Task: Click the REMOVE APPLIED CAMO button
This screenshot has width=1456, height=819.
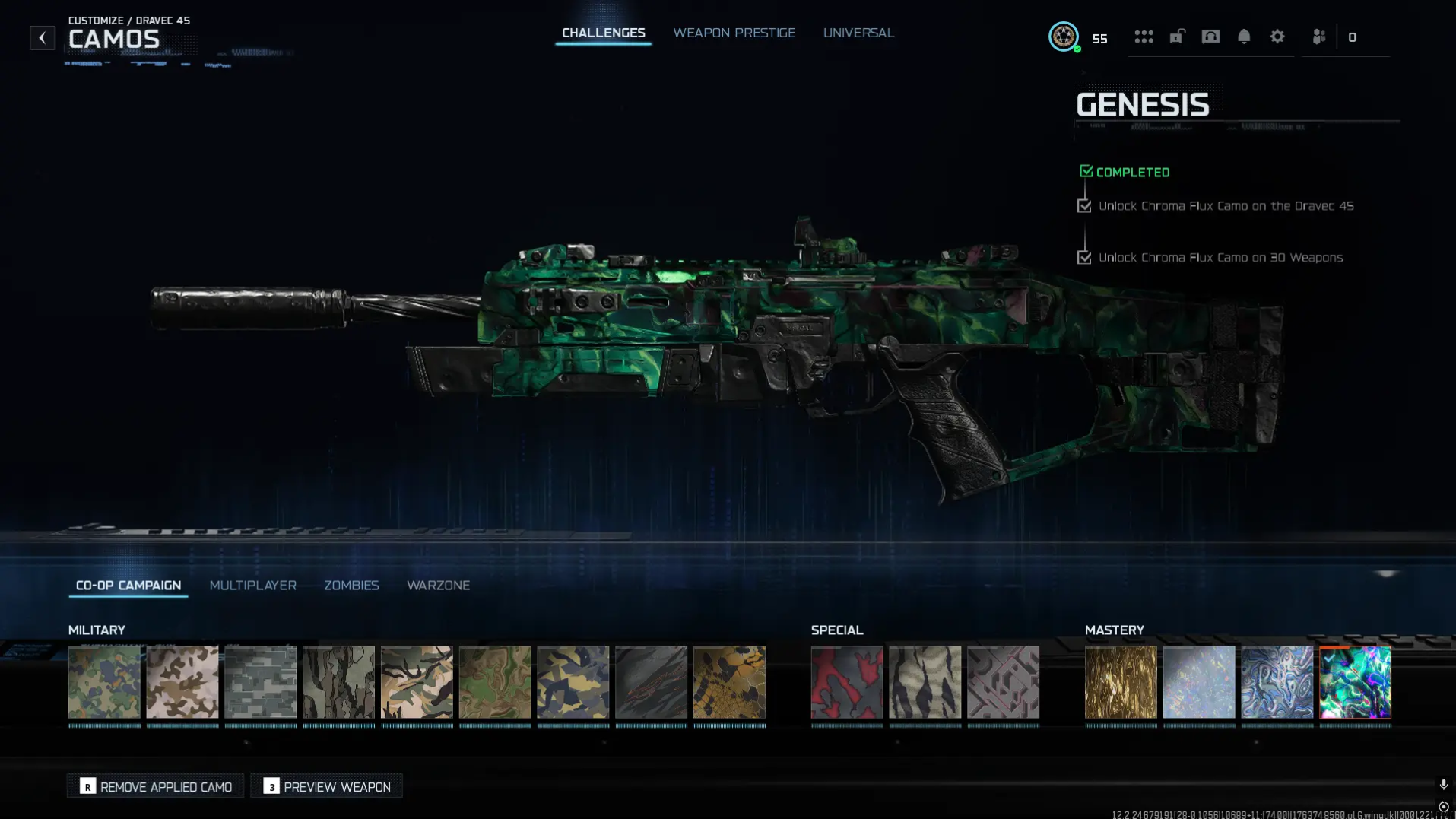Action: (x=155, y=786)
